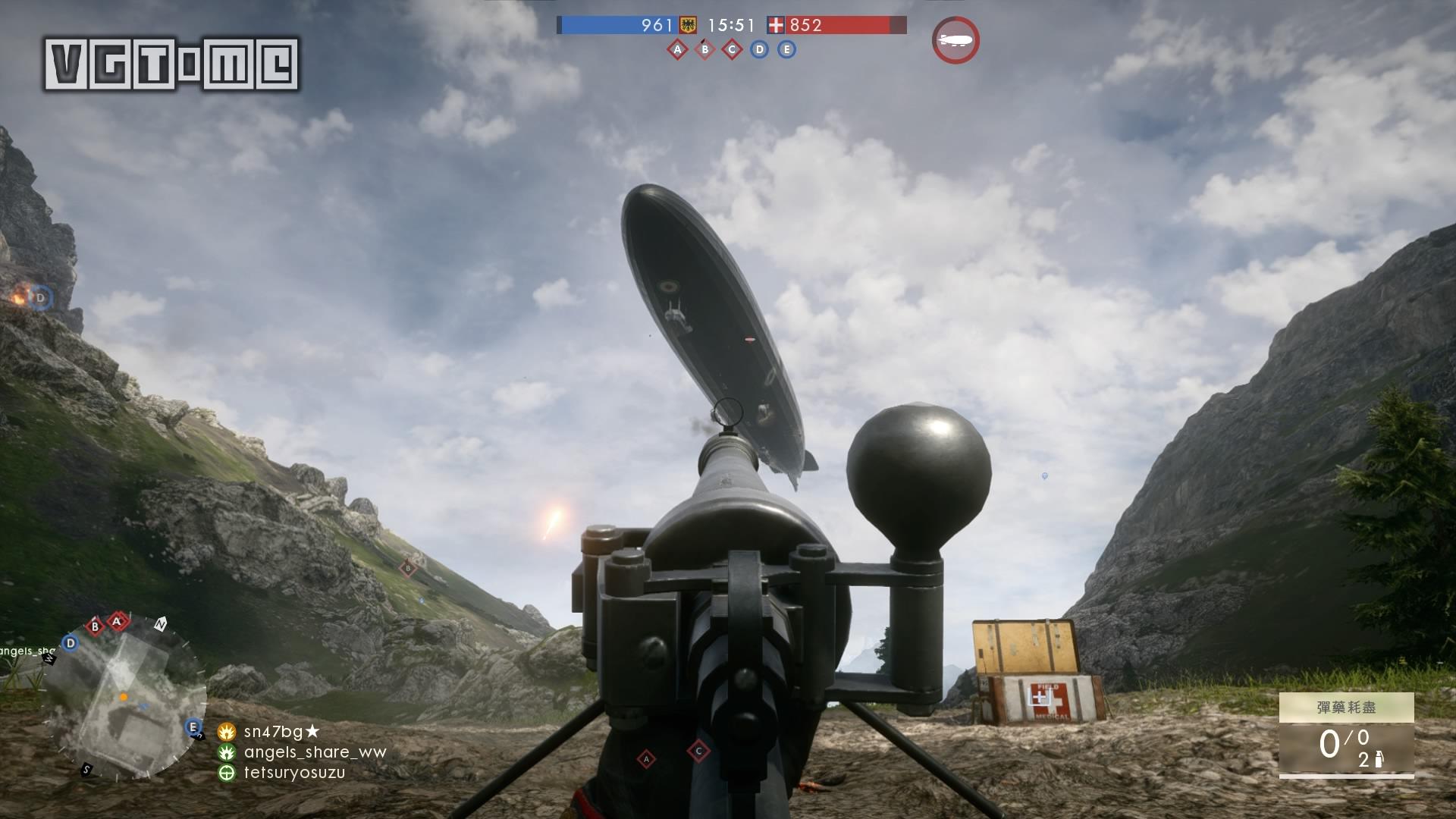
Task: Click the German Empire eagle team emblem
Action: point(688,25)
